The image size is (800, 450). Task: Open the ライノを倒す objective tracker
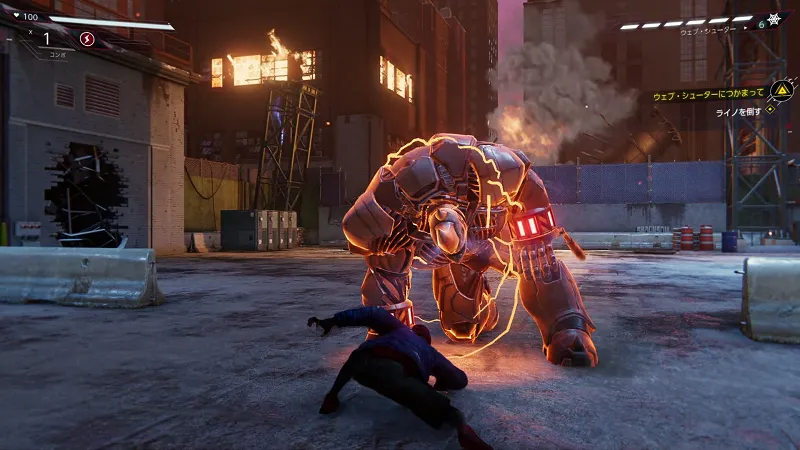(744, 112)
